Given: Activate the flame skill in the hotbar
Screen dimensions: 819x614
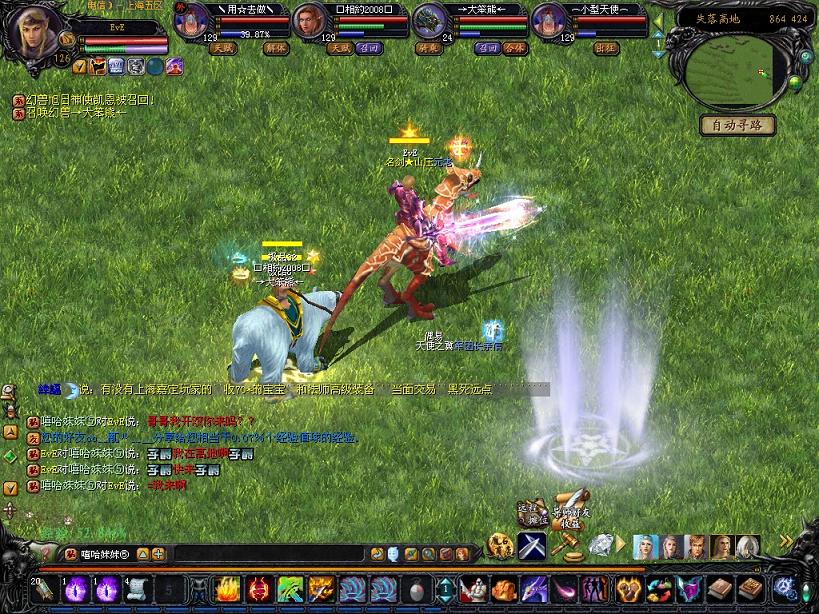Looking at the screenshot, I should pyautogui.click(x=228, y=589).
